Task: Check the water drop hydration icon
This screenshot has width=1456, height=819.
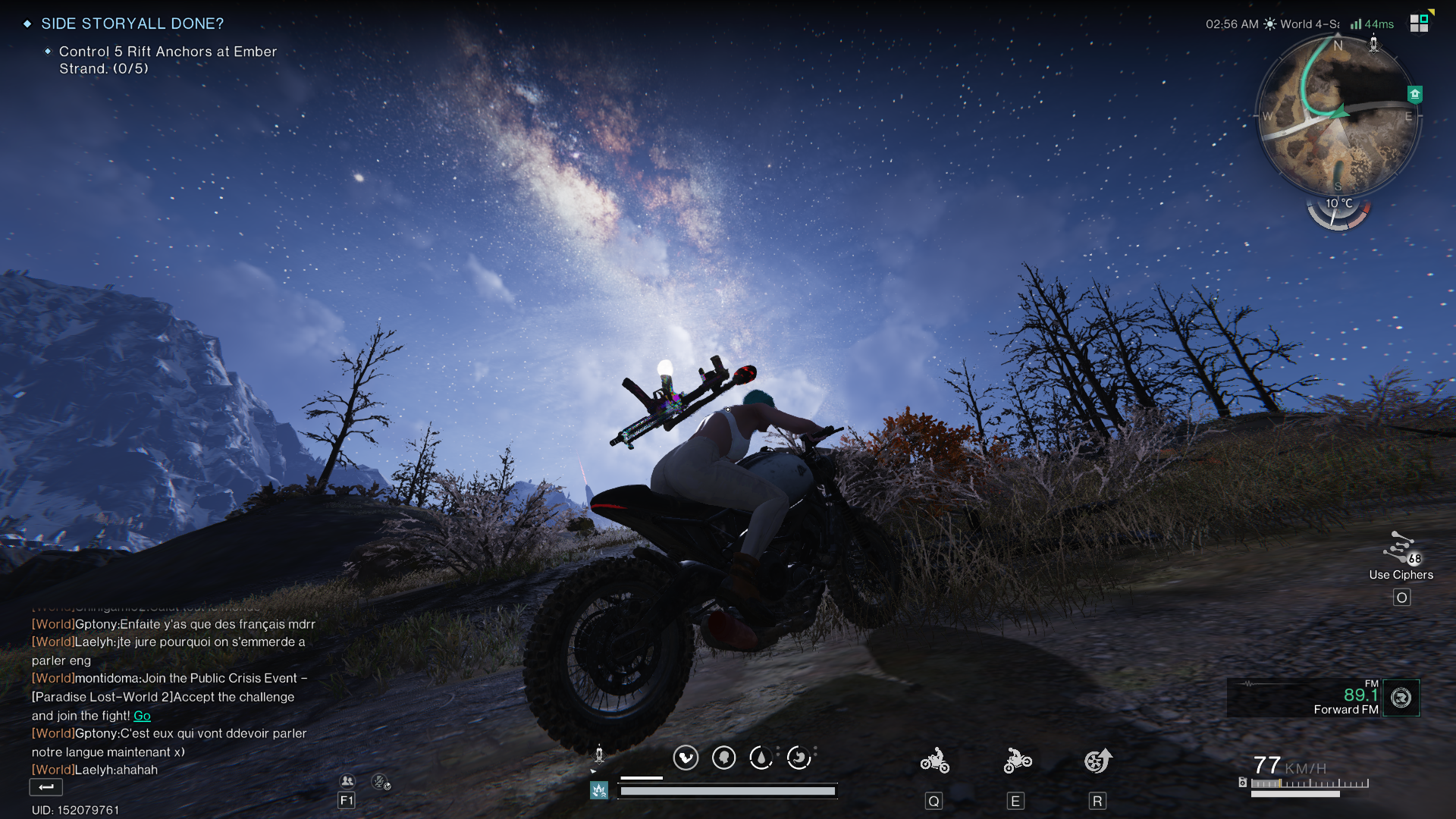Action: [x=761, y=758]
